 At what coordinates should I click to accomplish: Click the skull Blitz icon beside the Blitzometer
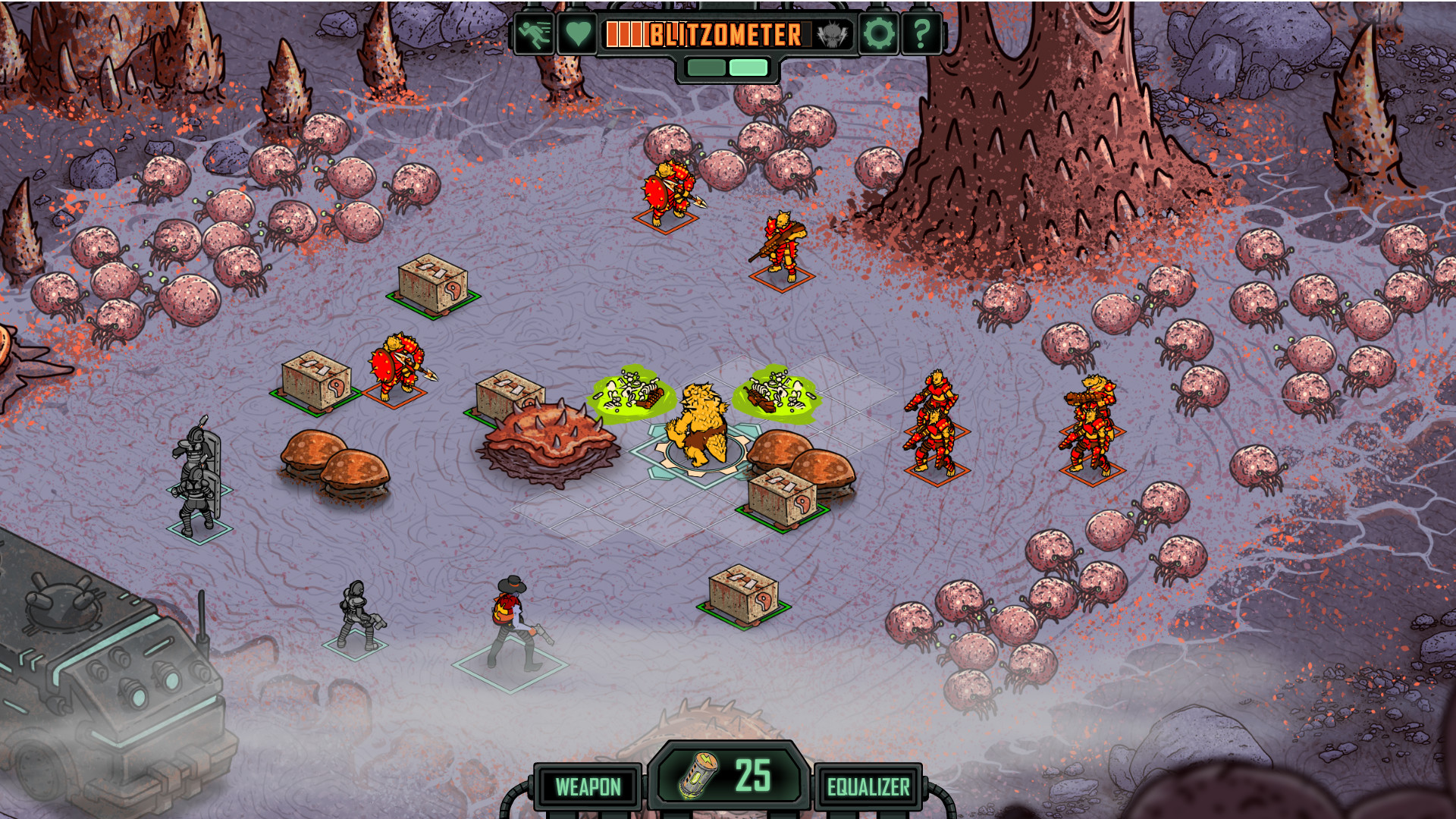(831, 34)
